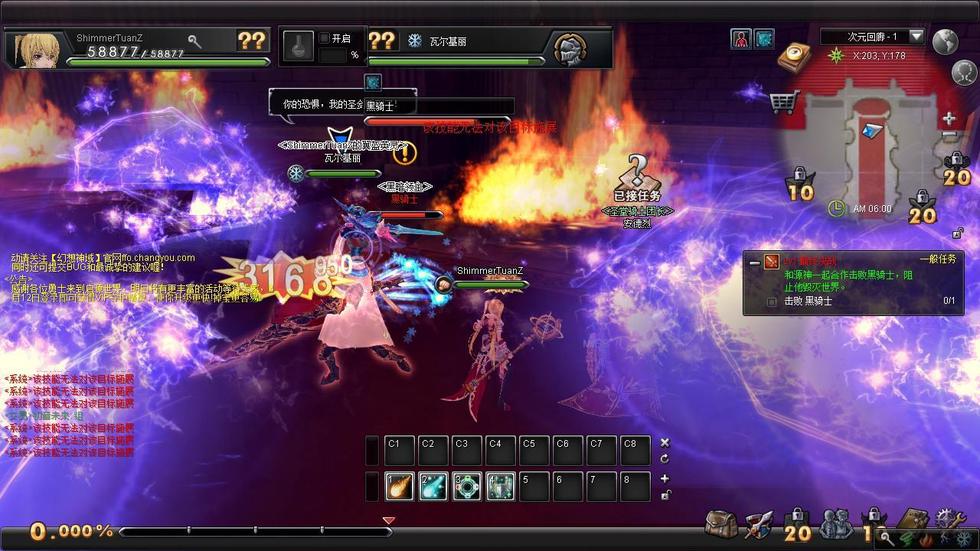
Task: Open the backpack inventory
Action: click(x=720, y=523)
